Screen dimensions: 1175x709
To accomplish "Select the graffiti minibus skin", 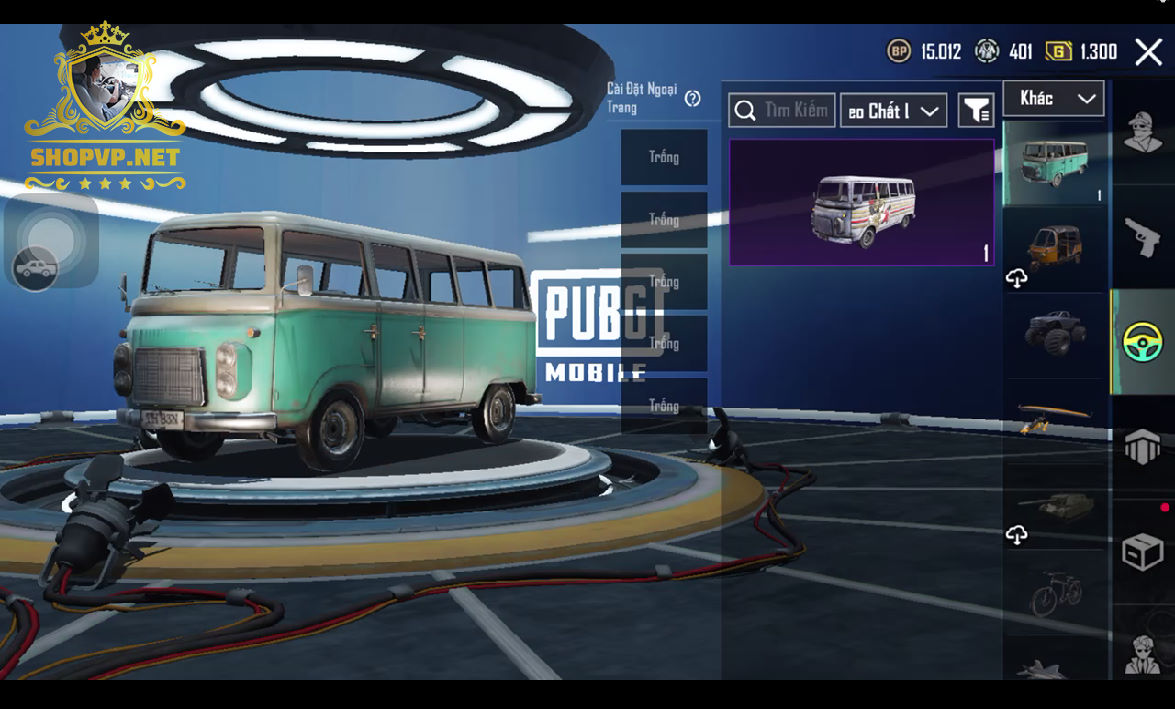I will tap(862, 202).
